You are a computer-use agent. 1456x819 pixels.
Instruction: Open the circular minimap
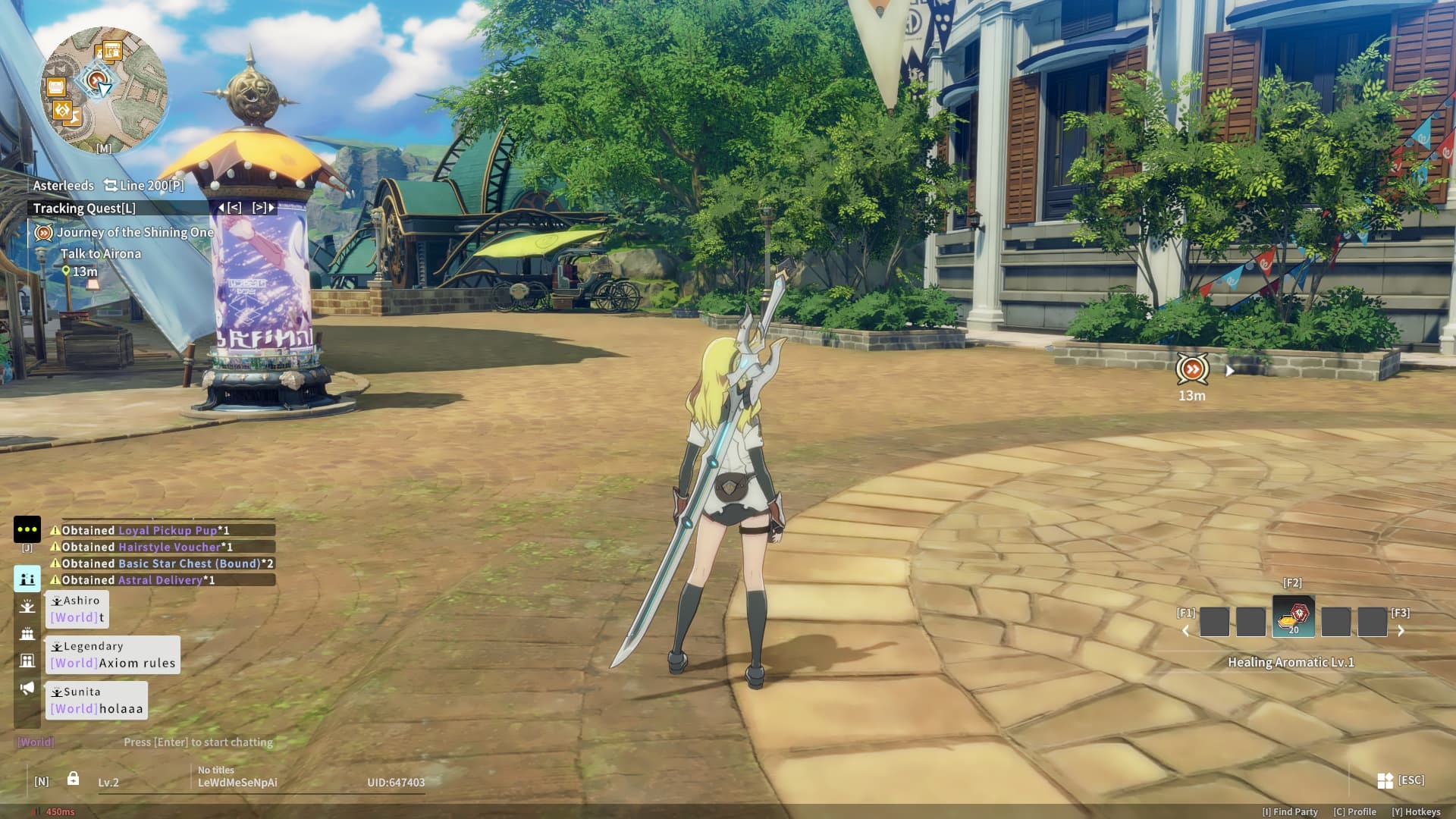click(x=103, y=89)
